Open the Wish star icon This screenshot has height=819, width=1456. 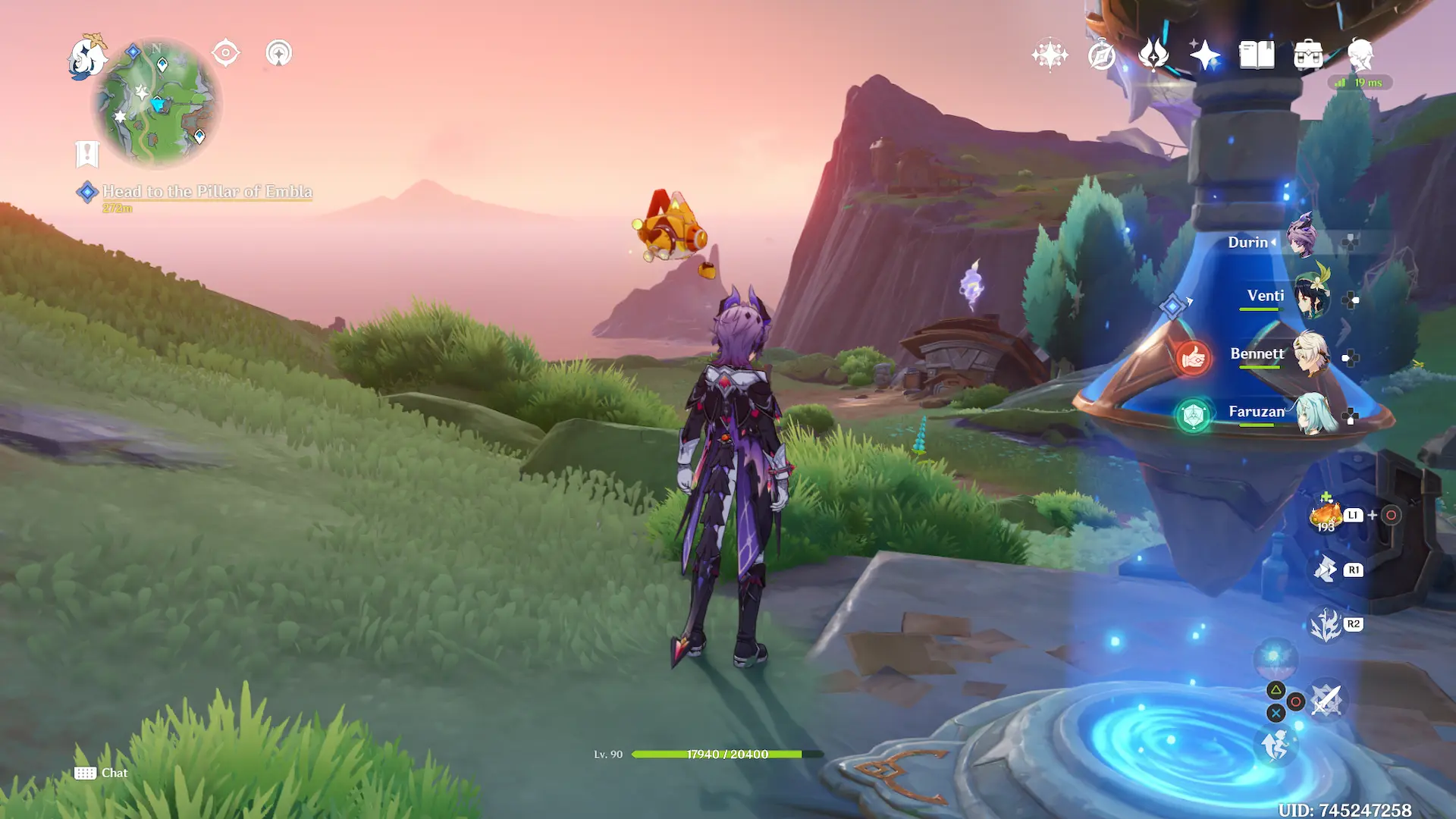(1204, 55)
